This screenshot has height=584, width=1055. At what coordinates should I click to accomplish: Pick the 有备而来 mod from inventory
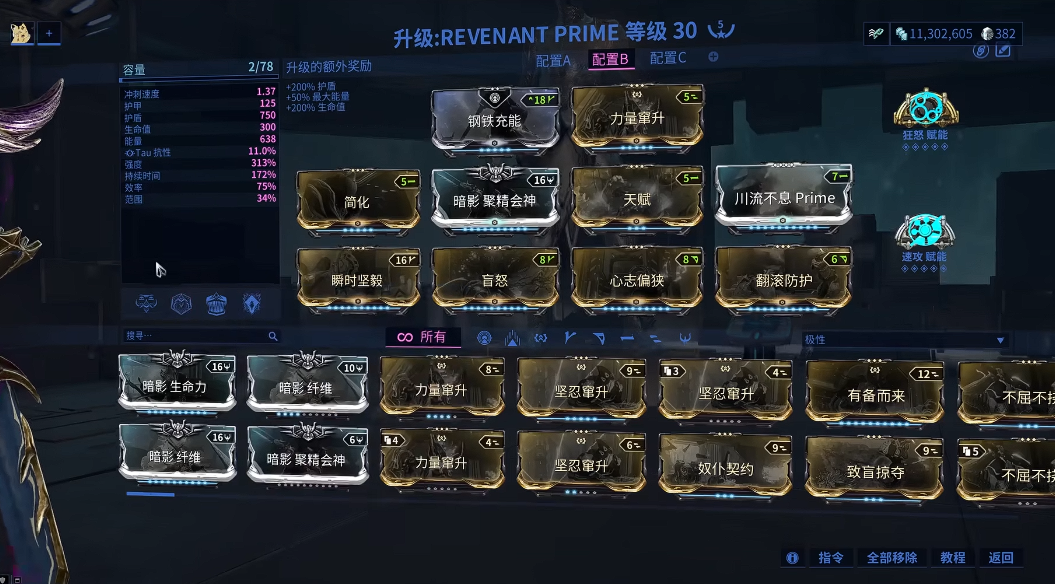coord(875,394)
